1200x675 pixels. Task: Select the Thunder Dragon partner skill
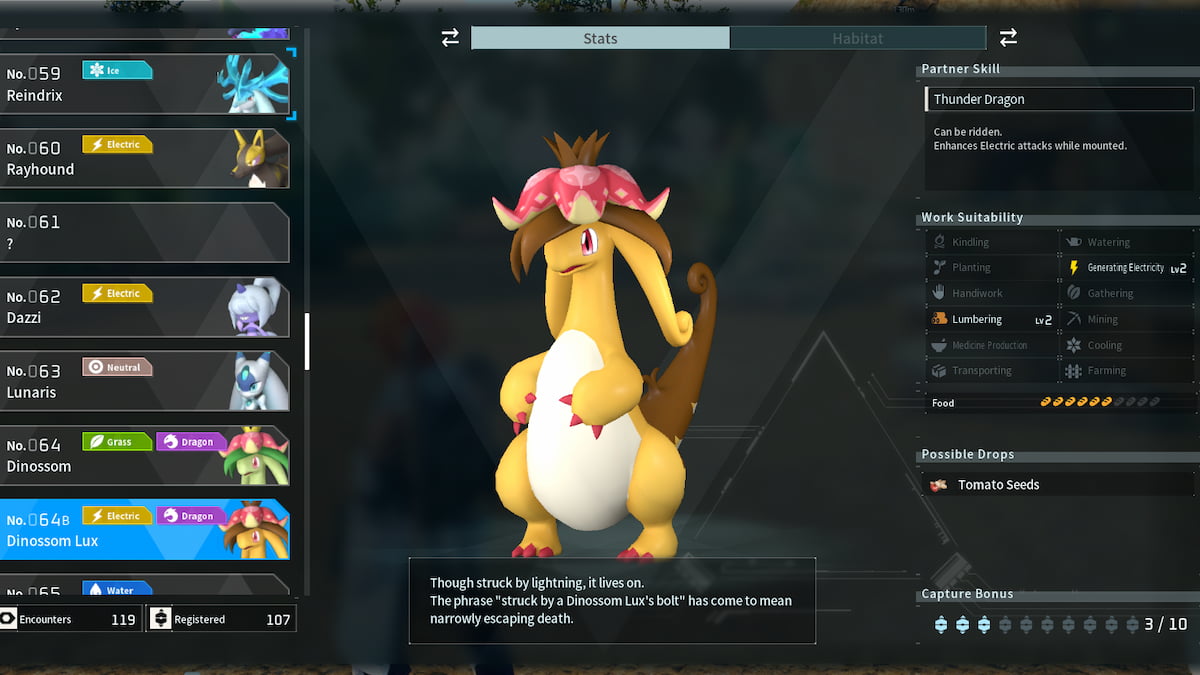pyautogui.click(x=1058, y=99)
